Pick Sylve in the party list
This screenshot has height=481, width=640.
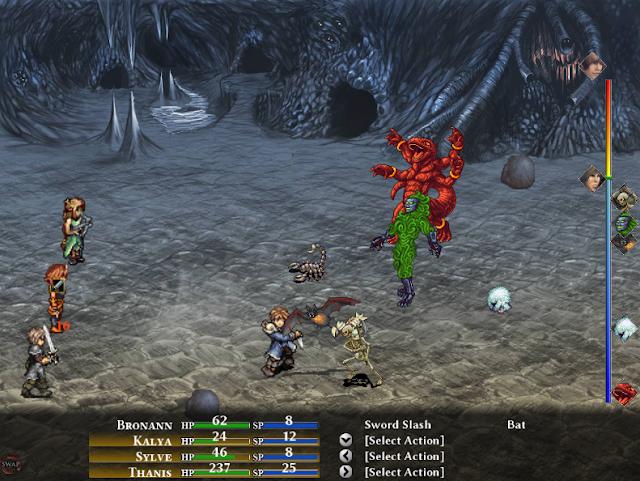pos(151,456)
